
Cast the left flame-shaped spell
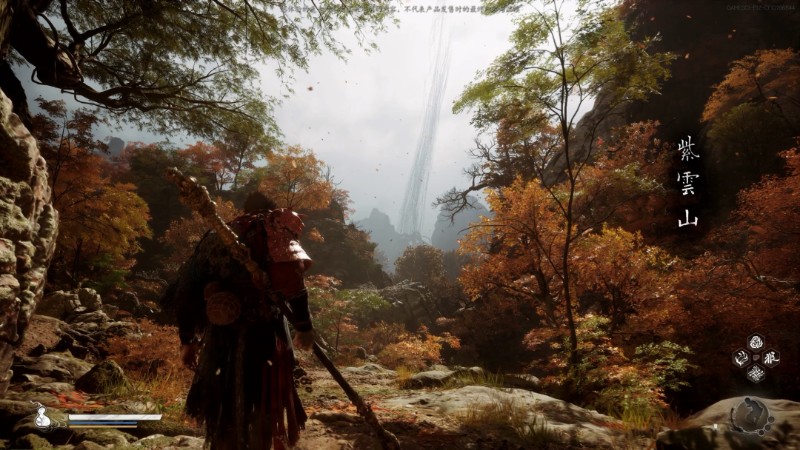pos(741,358)
